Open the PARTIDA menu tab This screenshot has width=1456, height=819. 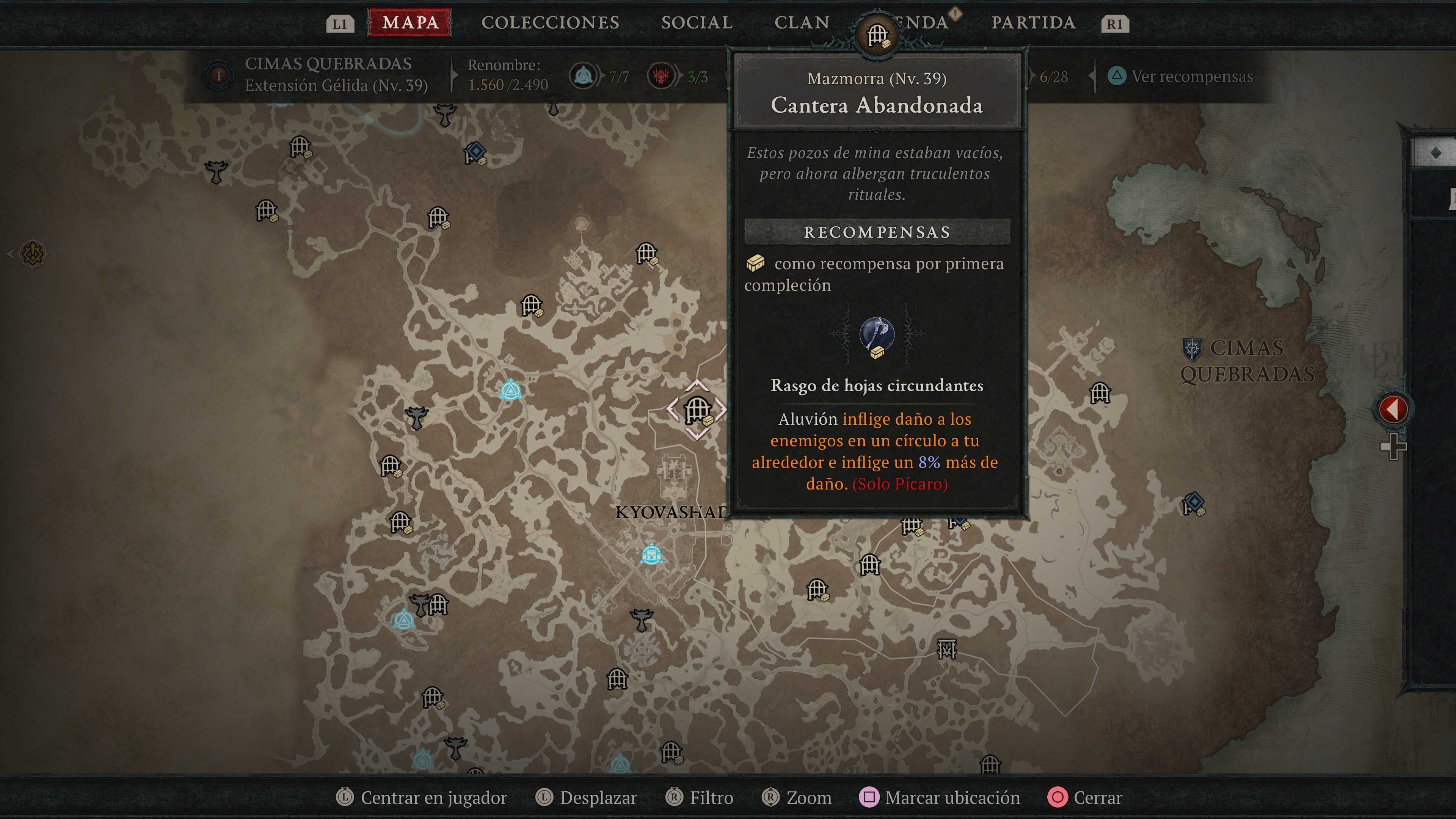pos(1035,23)
